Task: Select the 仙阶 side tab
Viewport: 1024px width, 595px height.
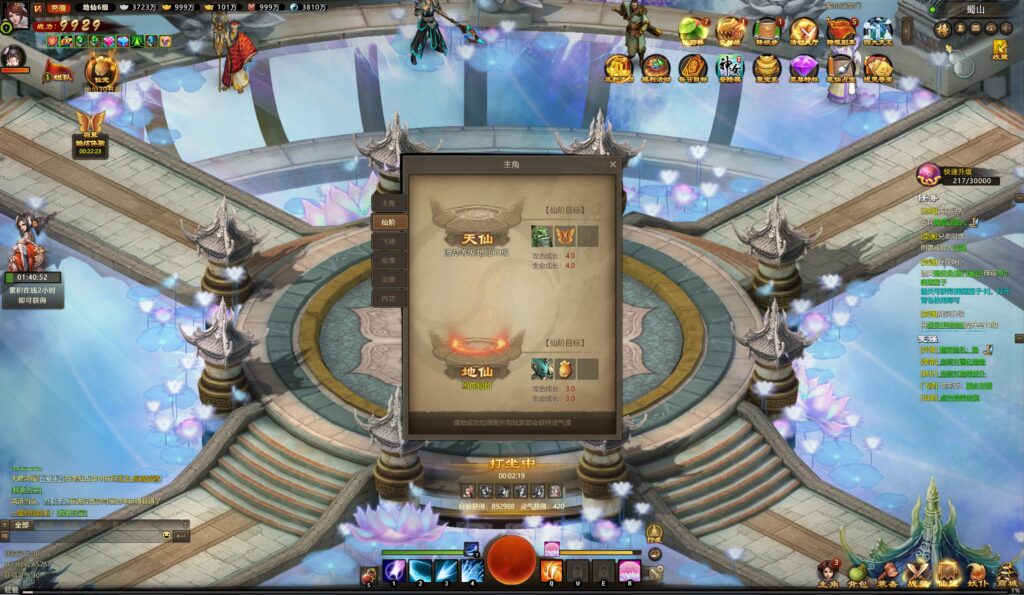Action: [x=389, y=222]
